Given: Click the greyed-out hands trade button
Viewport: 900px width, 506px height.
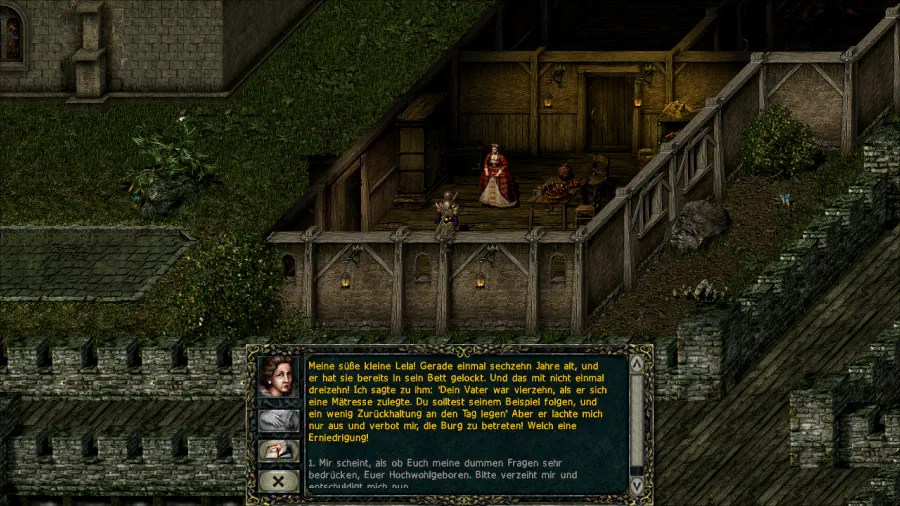Looking at the screenshot, I should click(x=279, y=420).
